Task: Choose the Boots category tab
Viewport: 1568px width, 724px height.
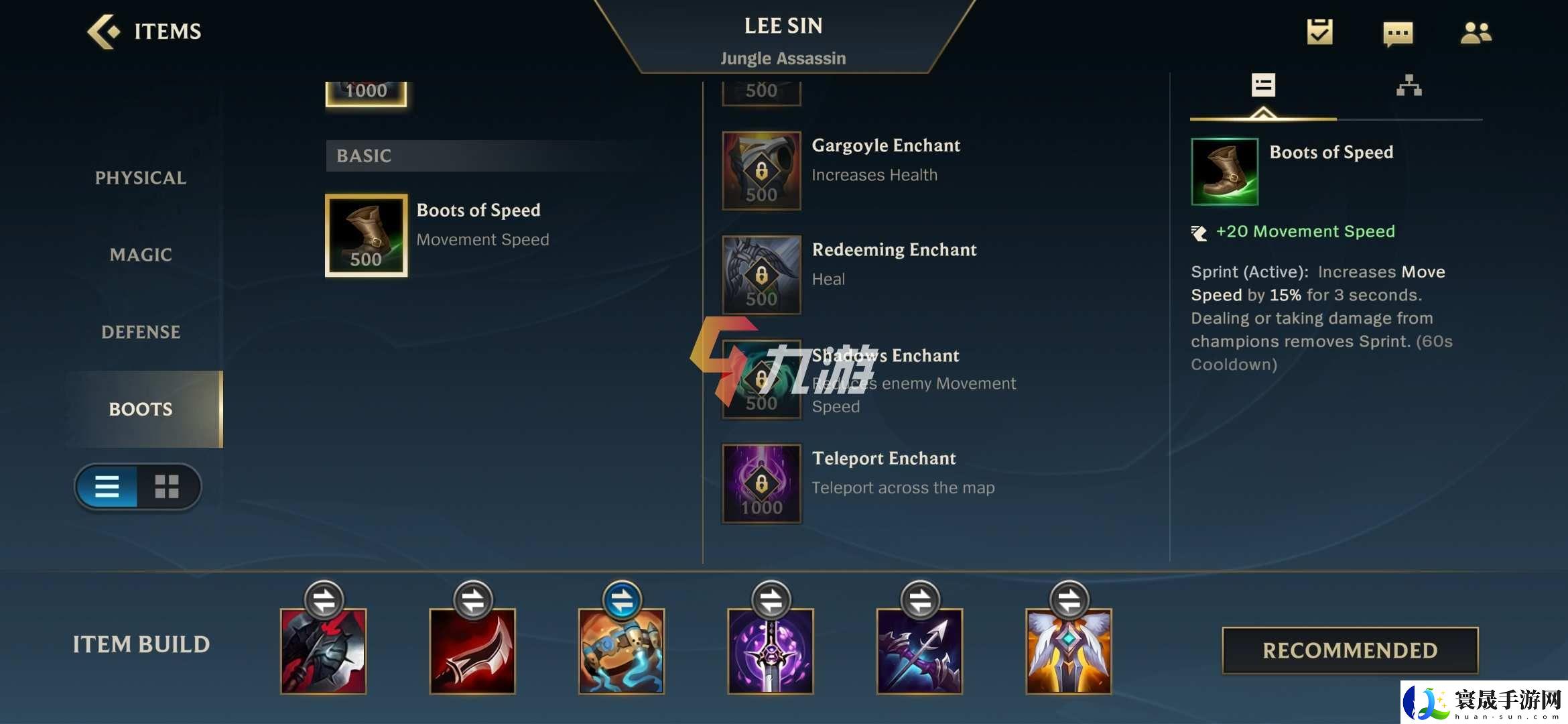Action: coord(141,409)
